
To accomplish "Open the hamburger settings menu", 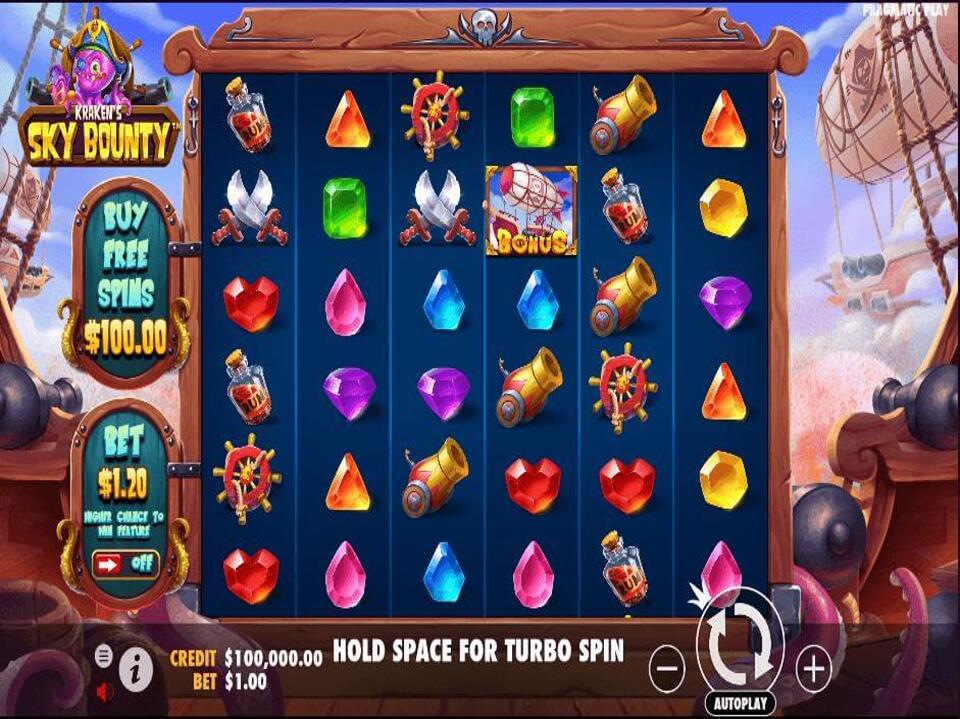I will click(x=103, y=656).
